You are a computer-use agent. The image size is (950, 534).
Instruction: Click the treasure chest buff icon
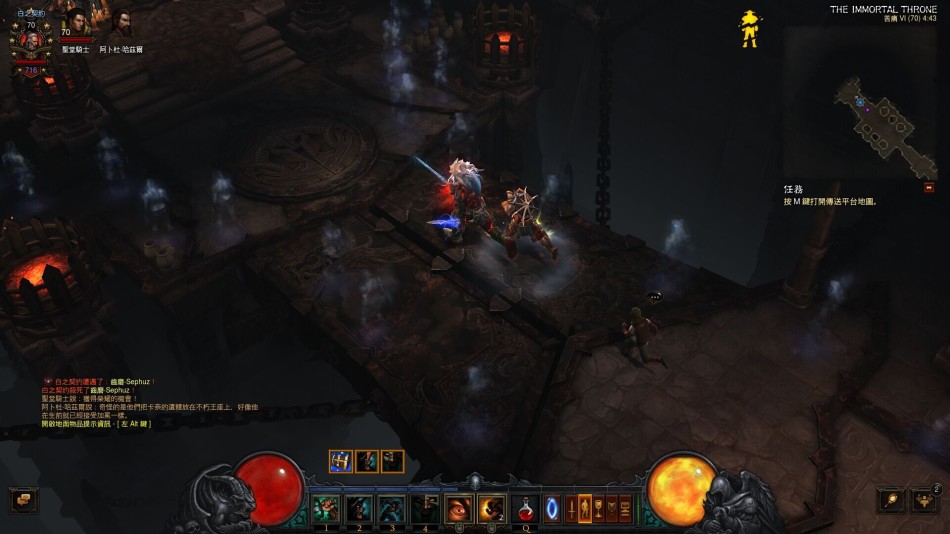[x=341, y=461]
